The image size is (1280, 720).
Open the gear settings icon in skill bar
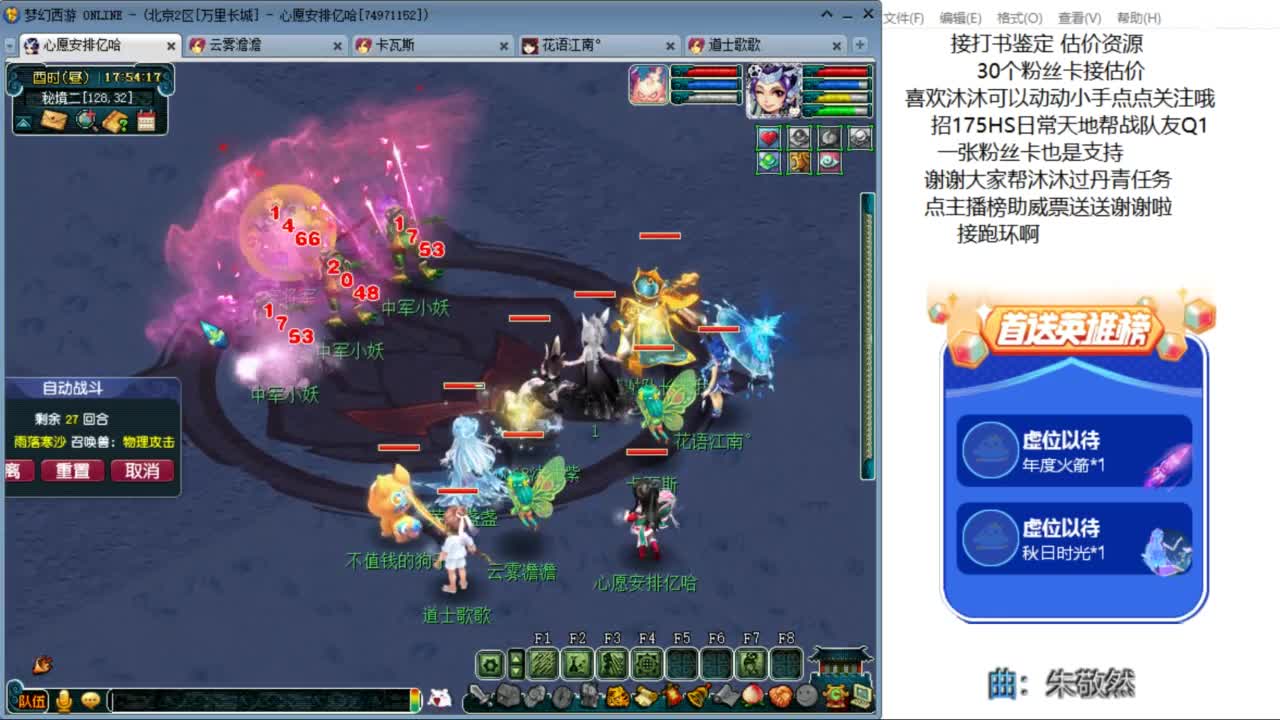(491, 664)
